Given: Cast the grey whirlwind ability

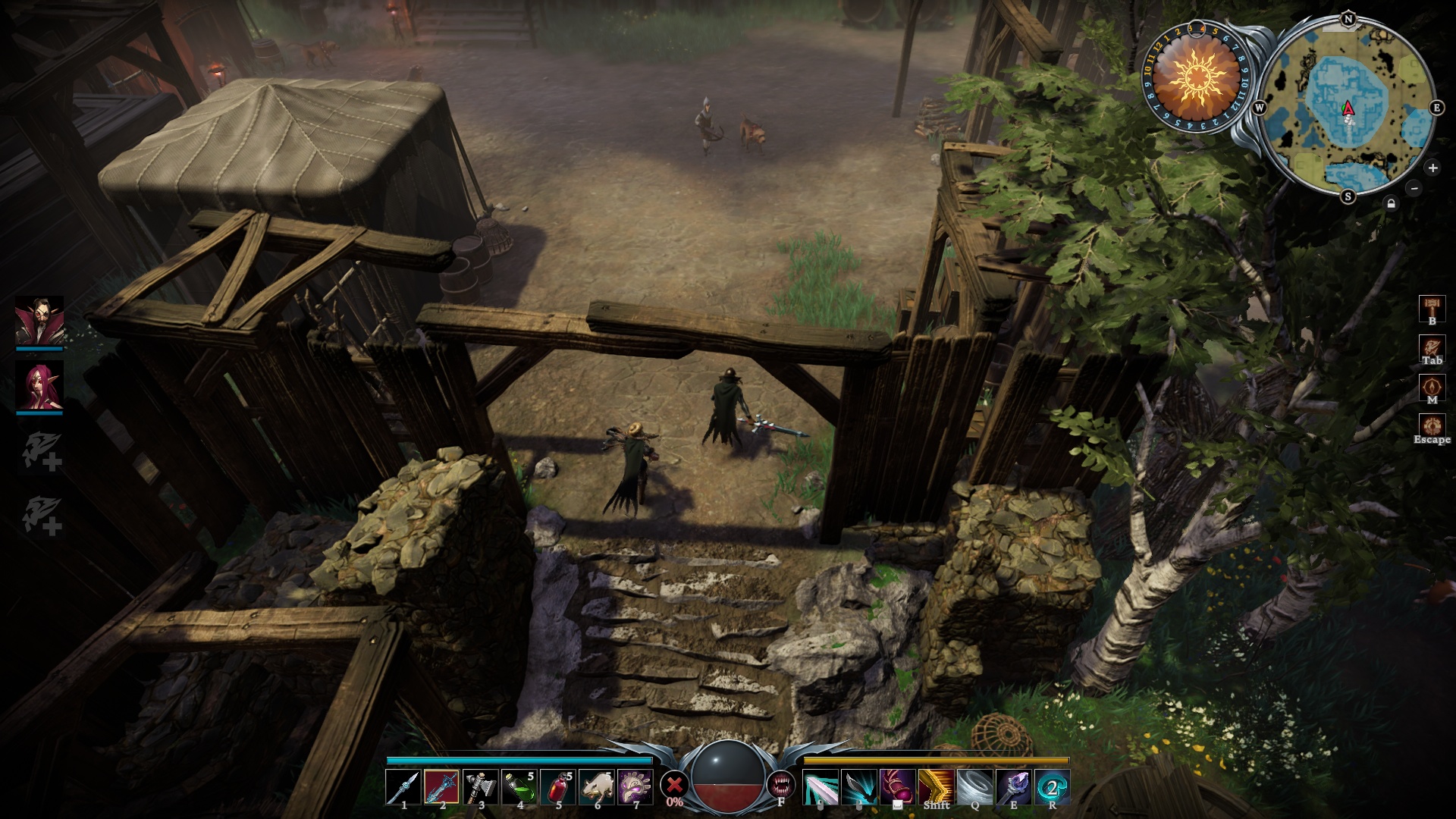Looking at the screenshot, I should [x=975, y=786].
